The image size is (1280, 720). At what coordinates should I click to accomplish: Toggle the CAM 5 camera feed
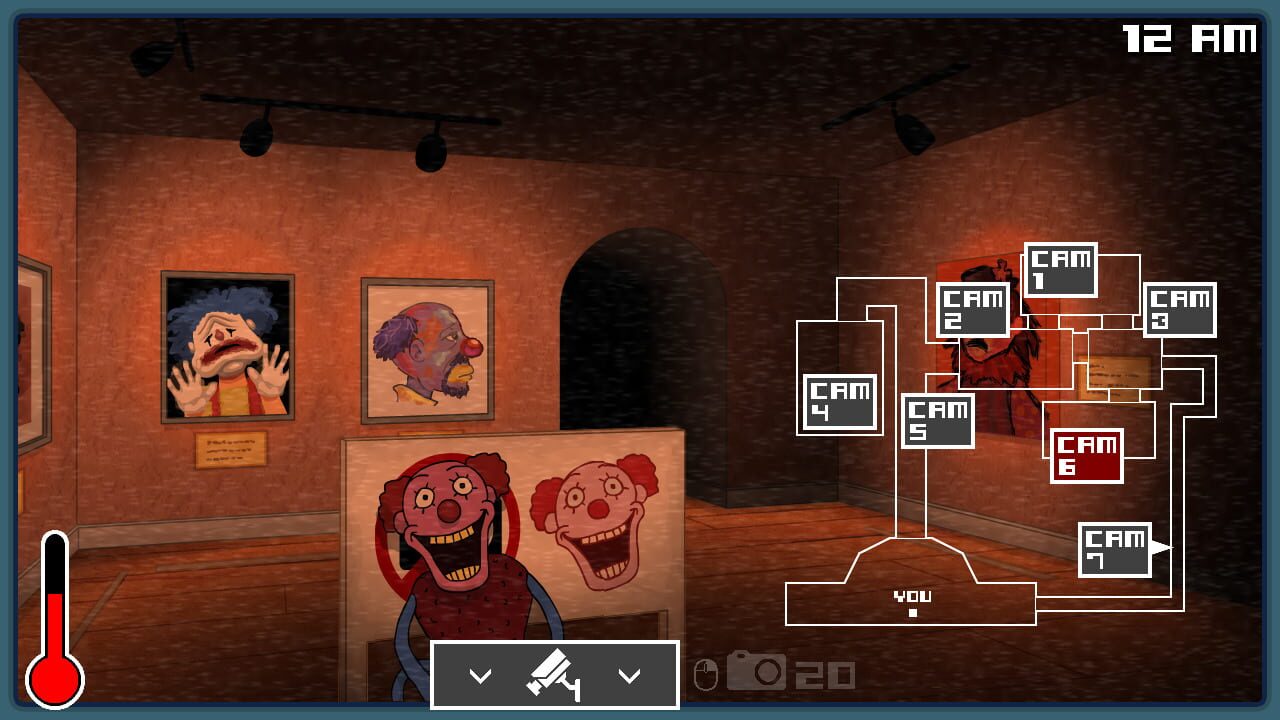tap(938, 420)
